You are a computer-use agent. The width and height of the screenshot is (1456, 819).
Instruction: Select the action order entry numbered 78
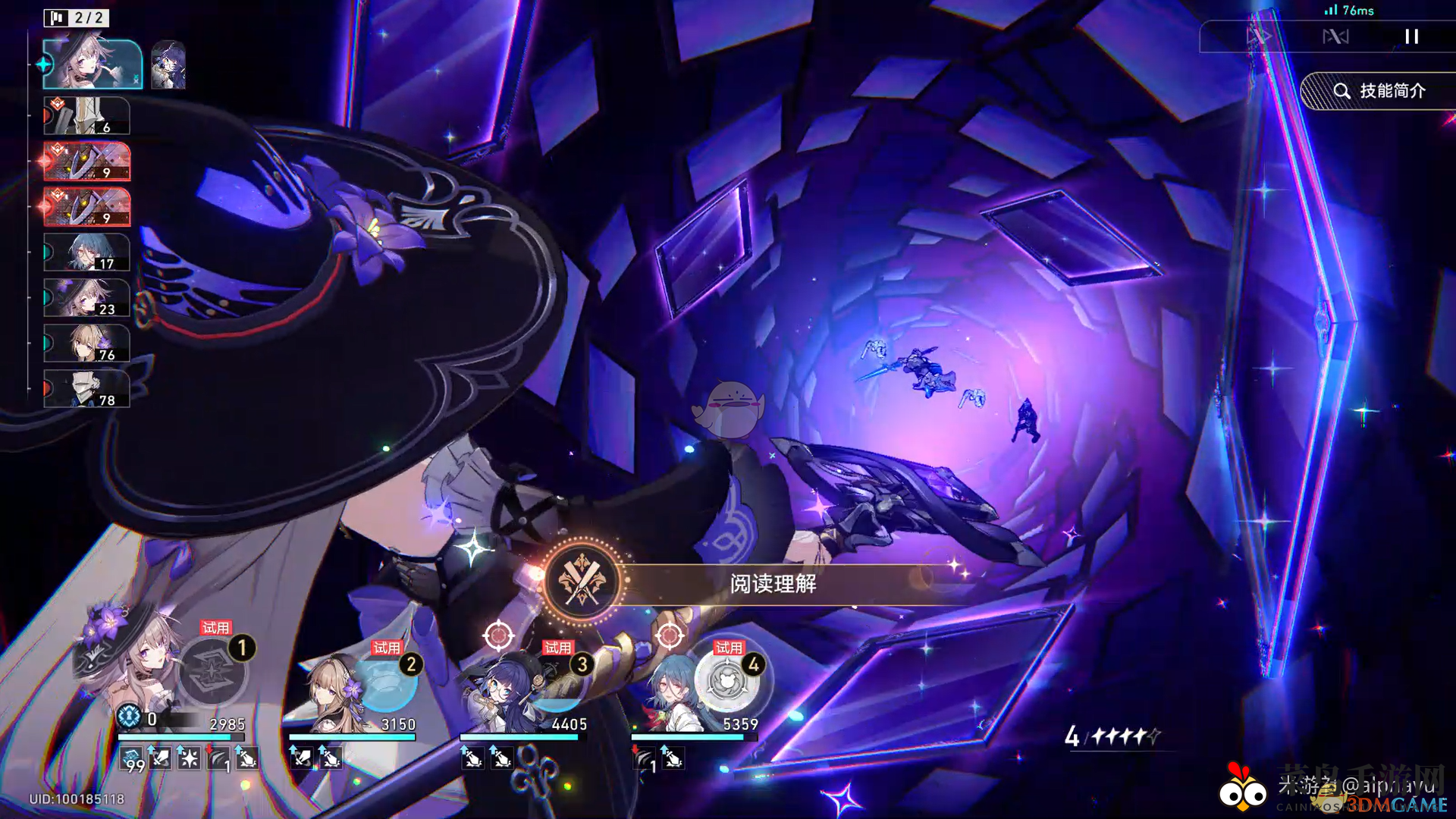(x=86, y=388)
